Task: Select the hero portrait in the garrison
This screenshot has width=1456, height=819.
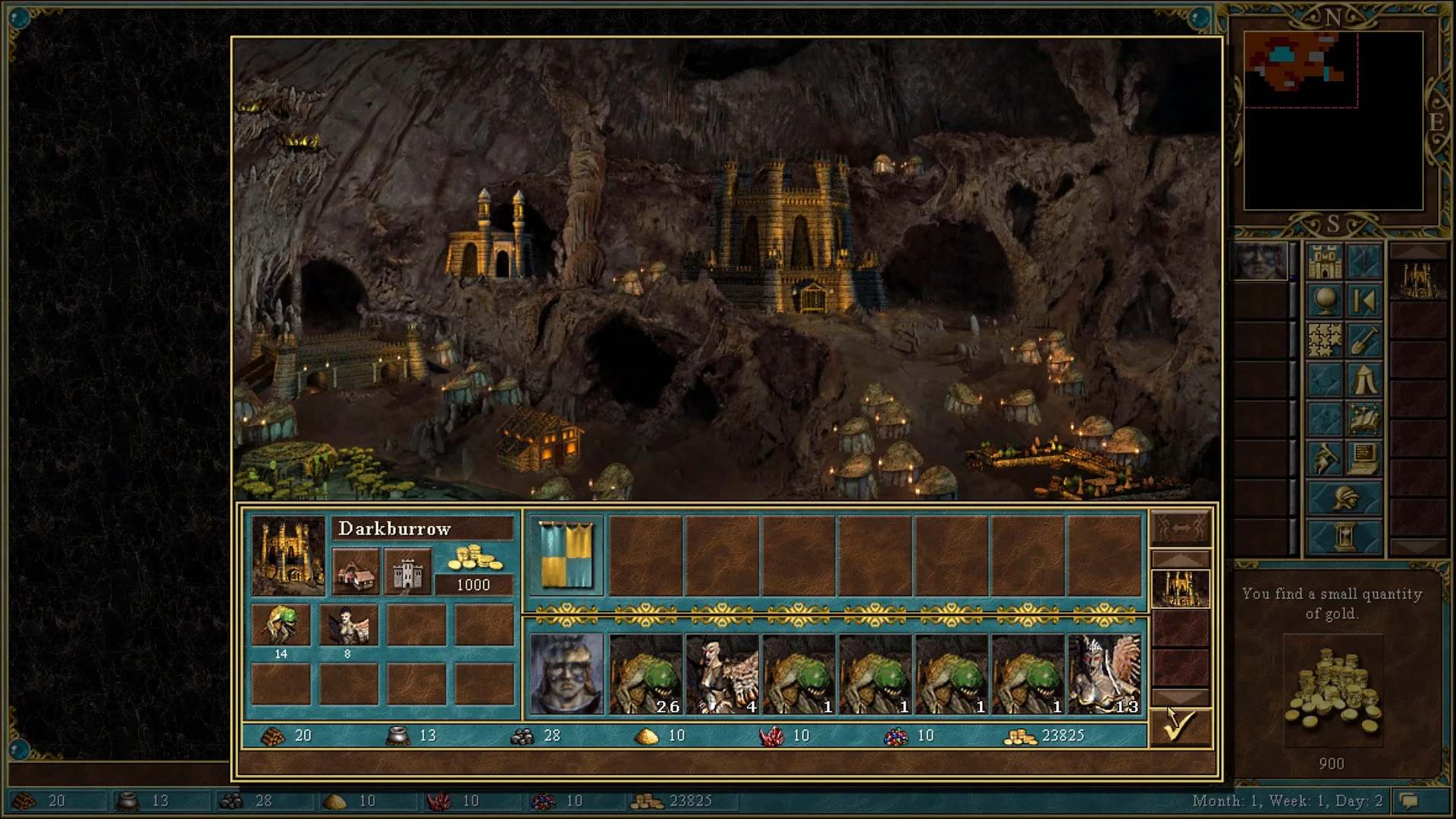Action: tap(566, 675)
